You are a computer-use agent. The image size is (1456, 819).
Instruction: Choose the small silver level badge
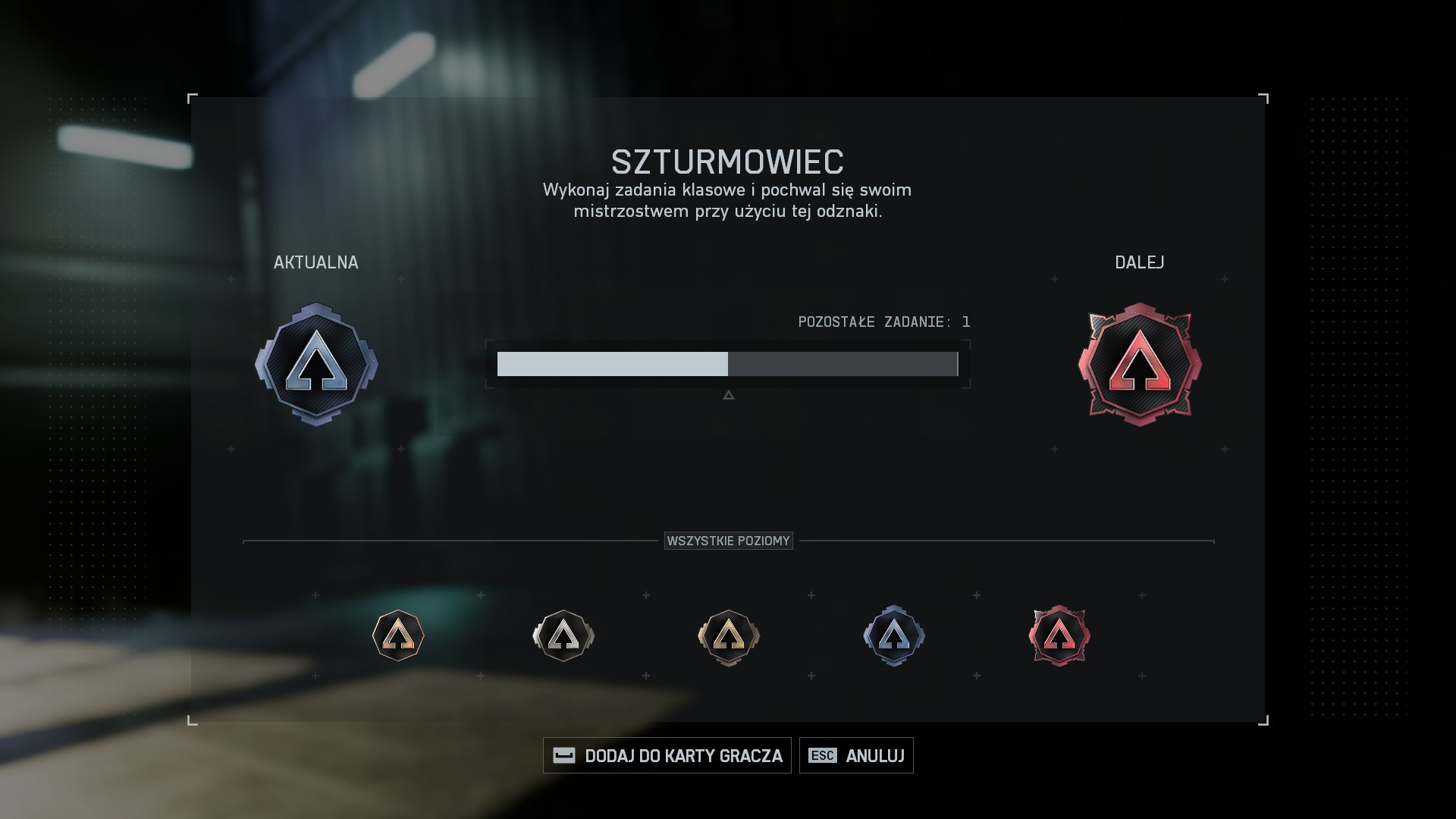(x=563, y=635)
